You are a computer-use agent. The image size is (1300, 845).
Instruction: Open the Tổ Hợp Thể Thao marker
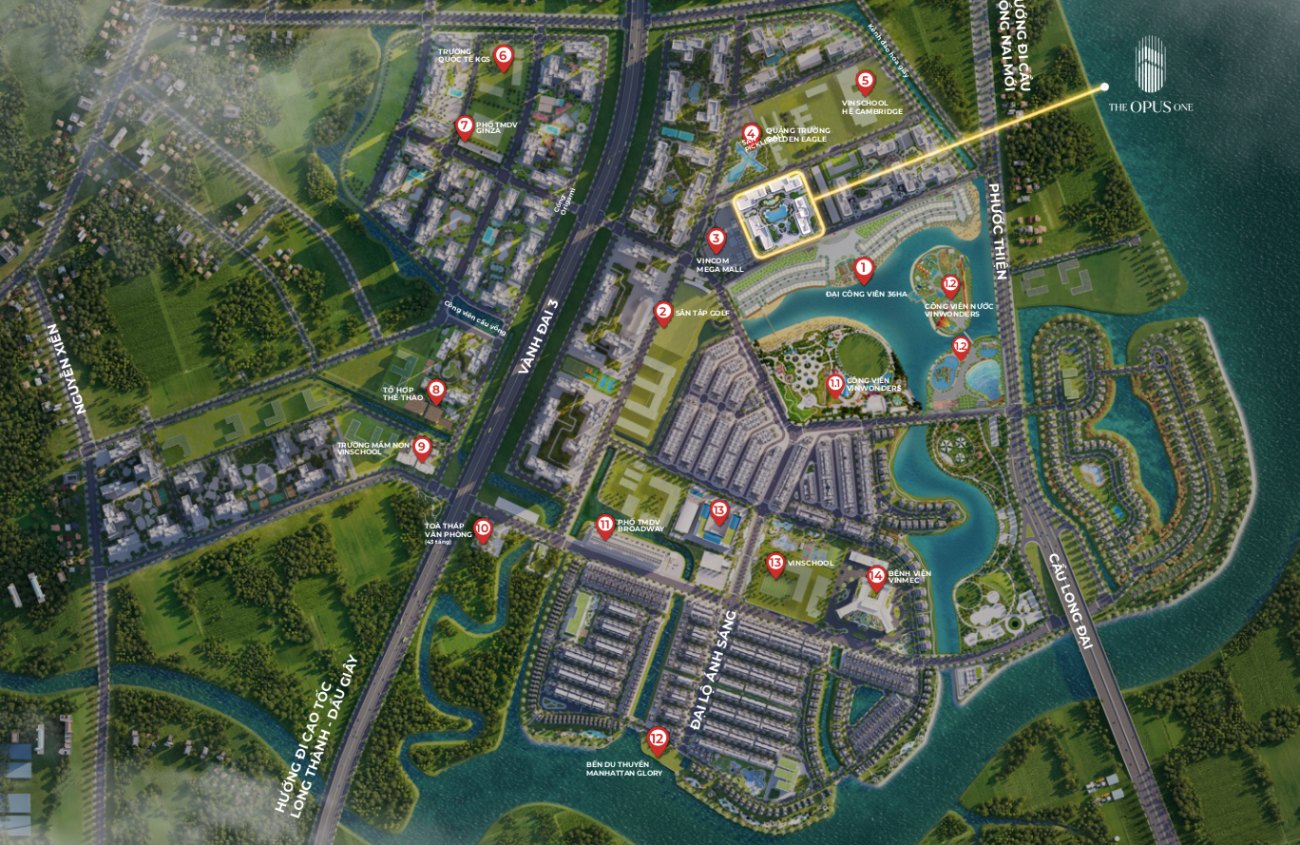[435, 390]
